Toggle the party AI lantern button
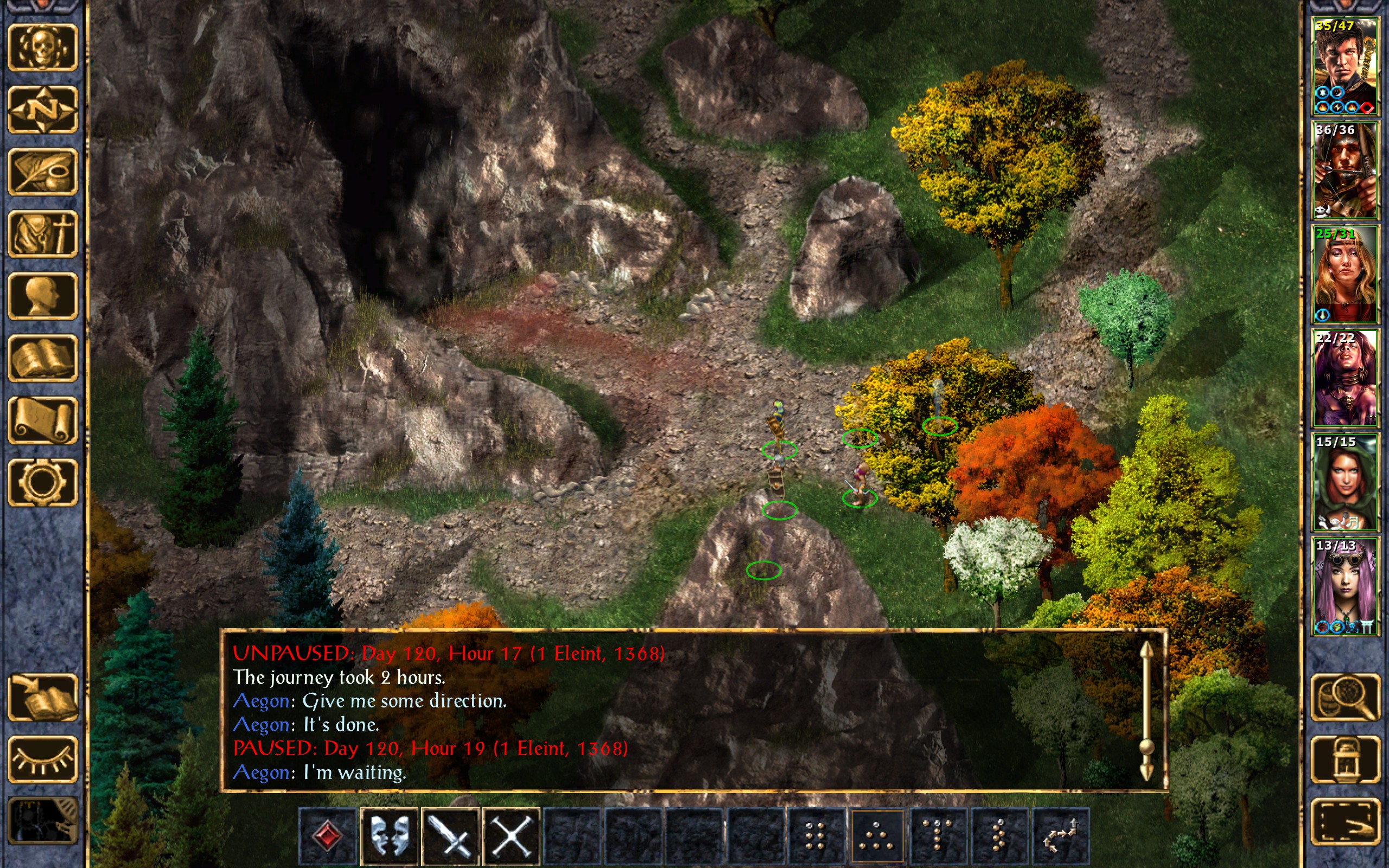Viewport: 1389px width, 868px height. pyautogui.click(x=1346, y=759)
